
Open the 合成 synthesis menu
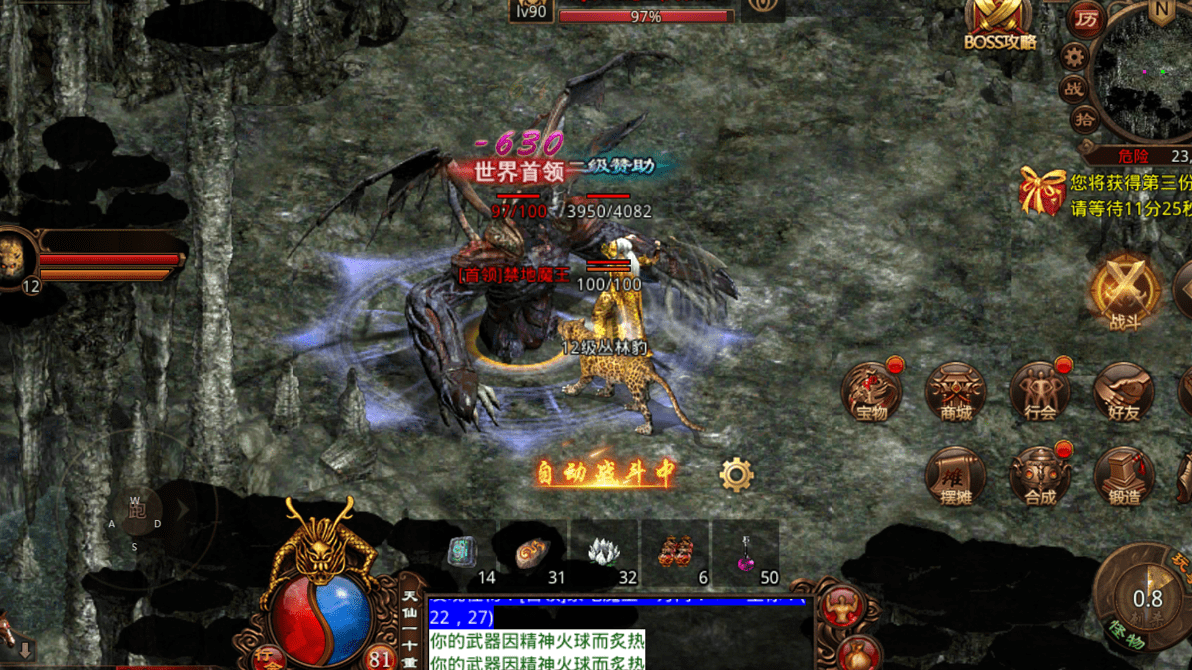click(x=1039, y=476)
